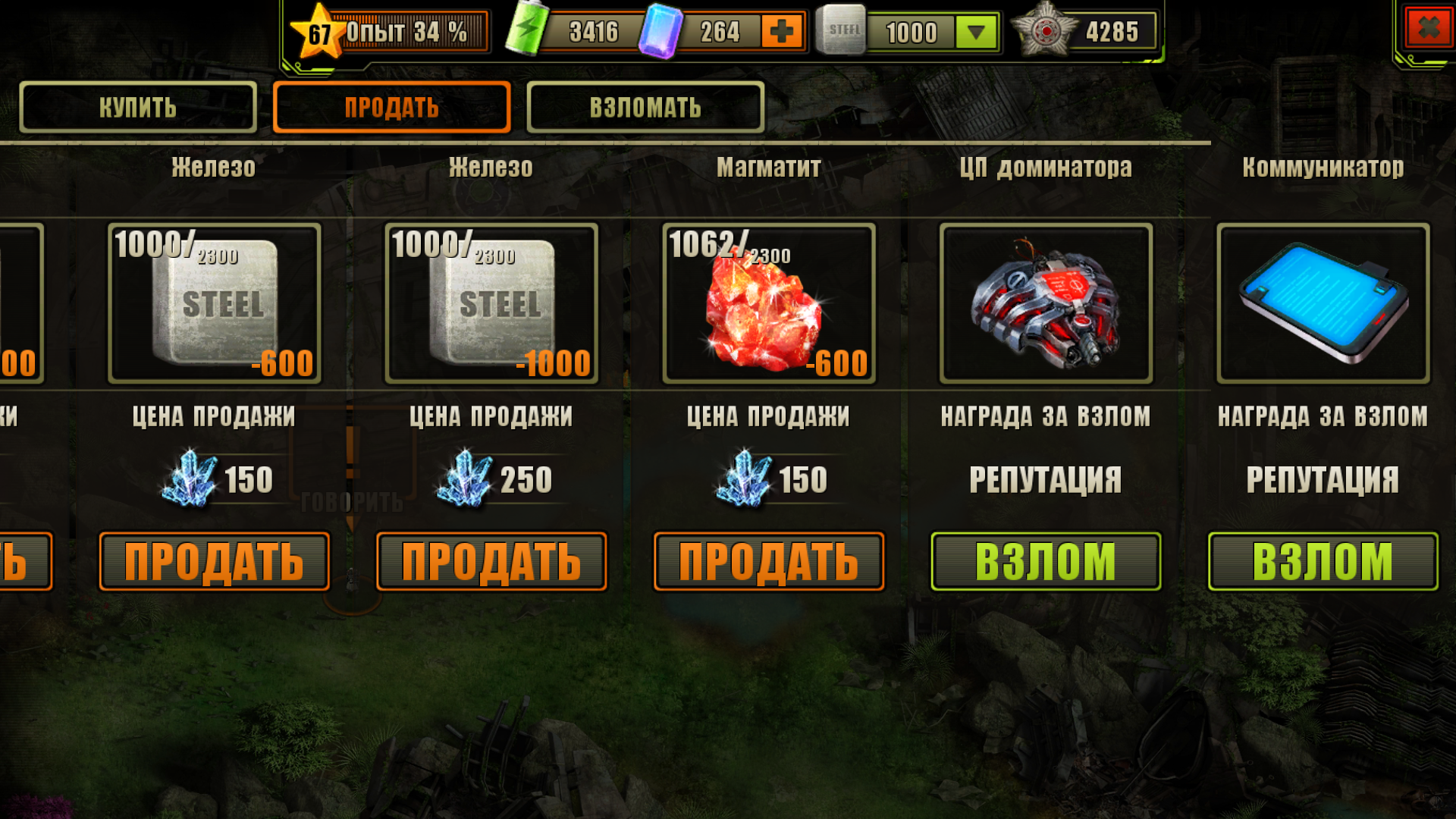Sell 600 Железо for 150 crystals
1456x819 pixels.
(x=214, y=561)
